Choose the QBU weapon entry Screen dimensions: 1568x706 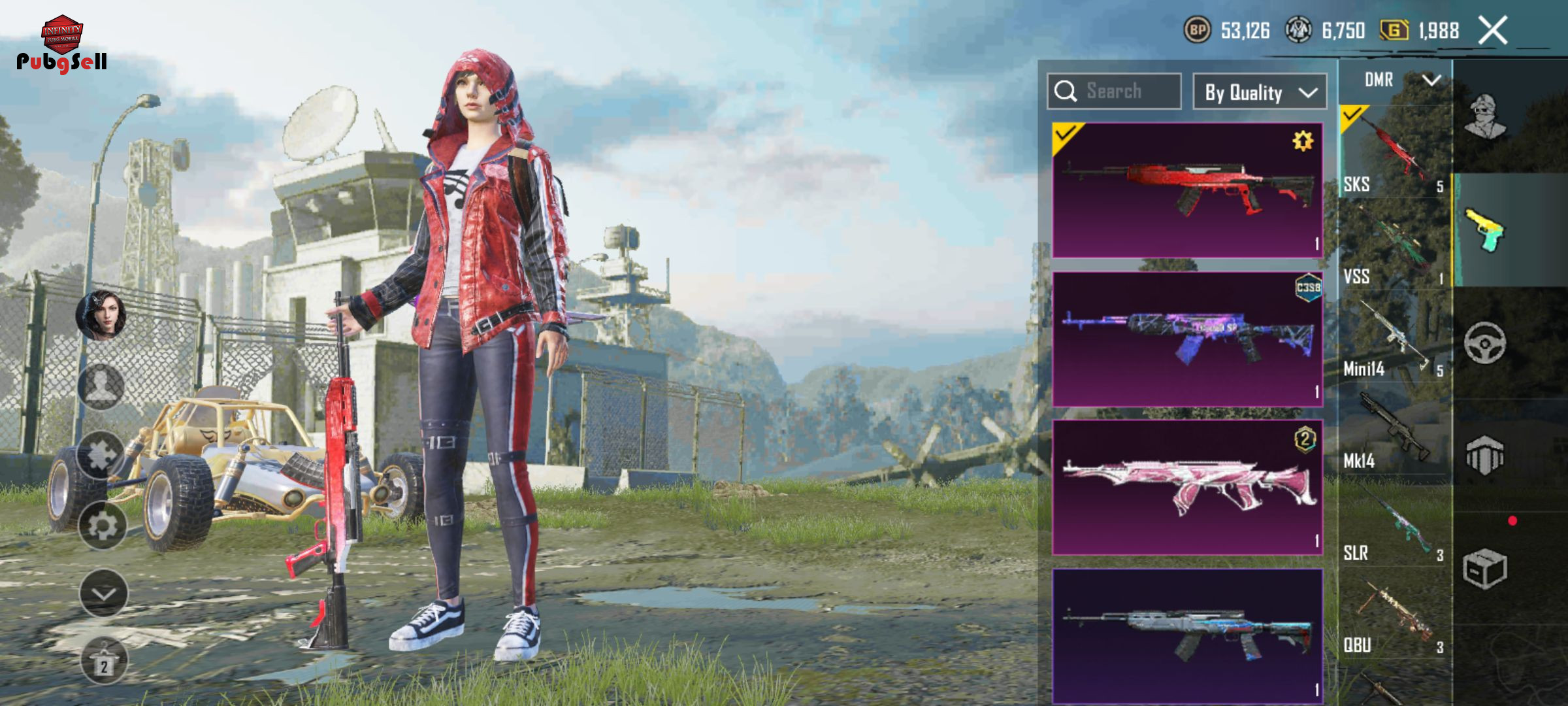tap(1394, 614)
